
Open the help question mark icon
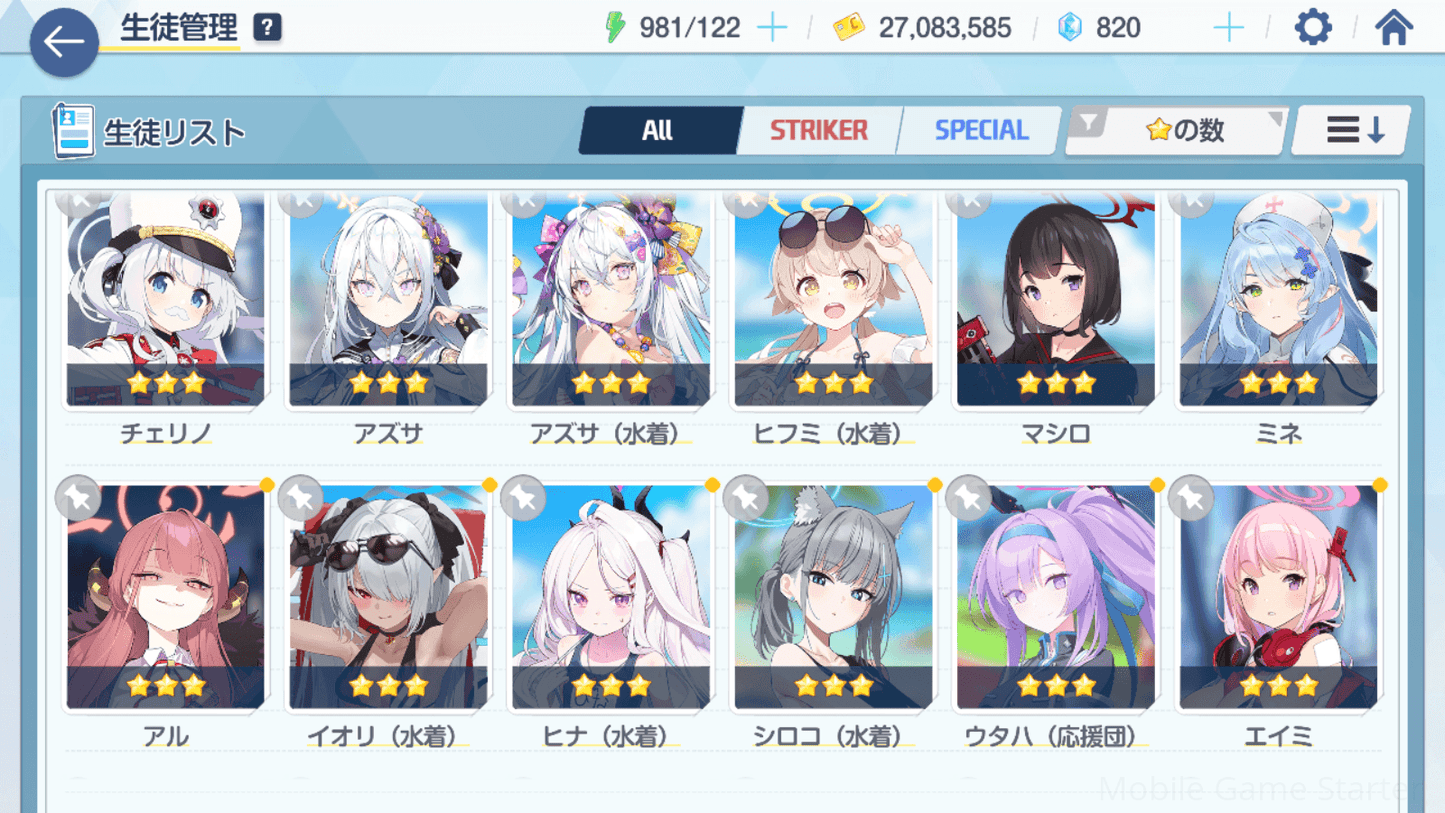tap(267, 28)
